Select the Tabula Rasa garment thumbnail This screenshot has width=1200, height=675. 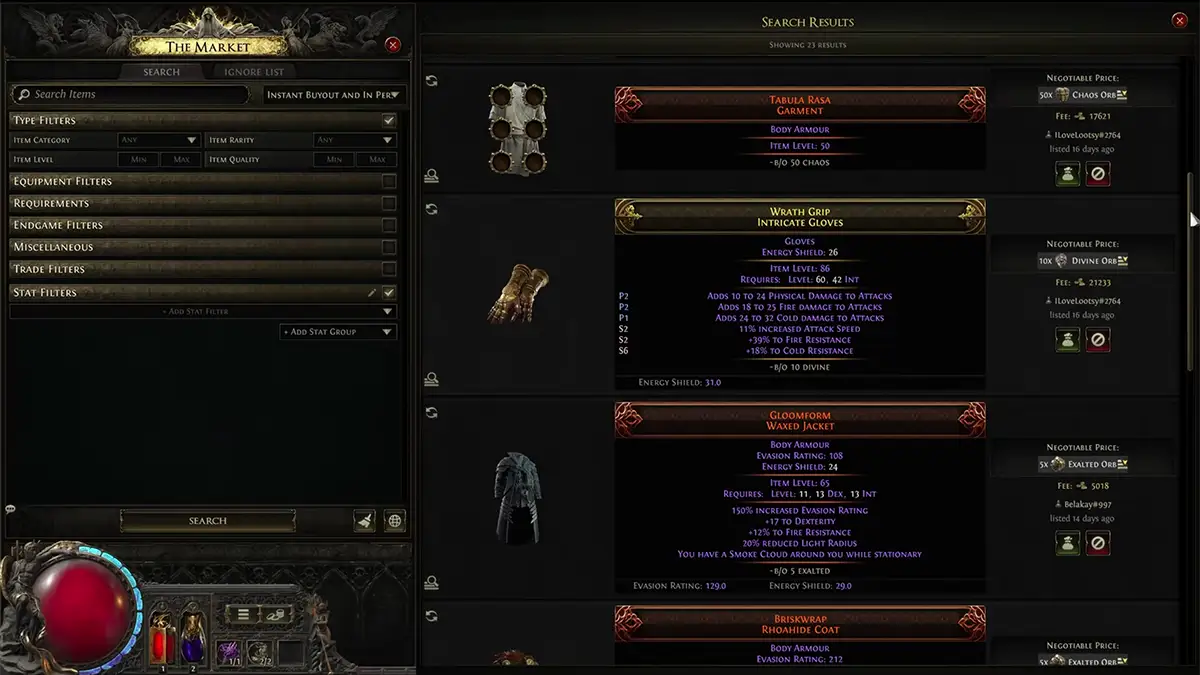point(518,129)
